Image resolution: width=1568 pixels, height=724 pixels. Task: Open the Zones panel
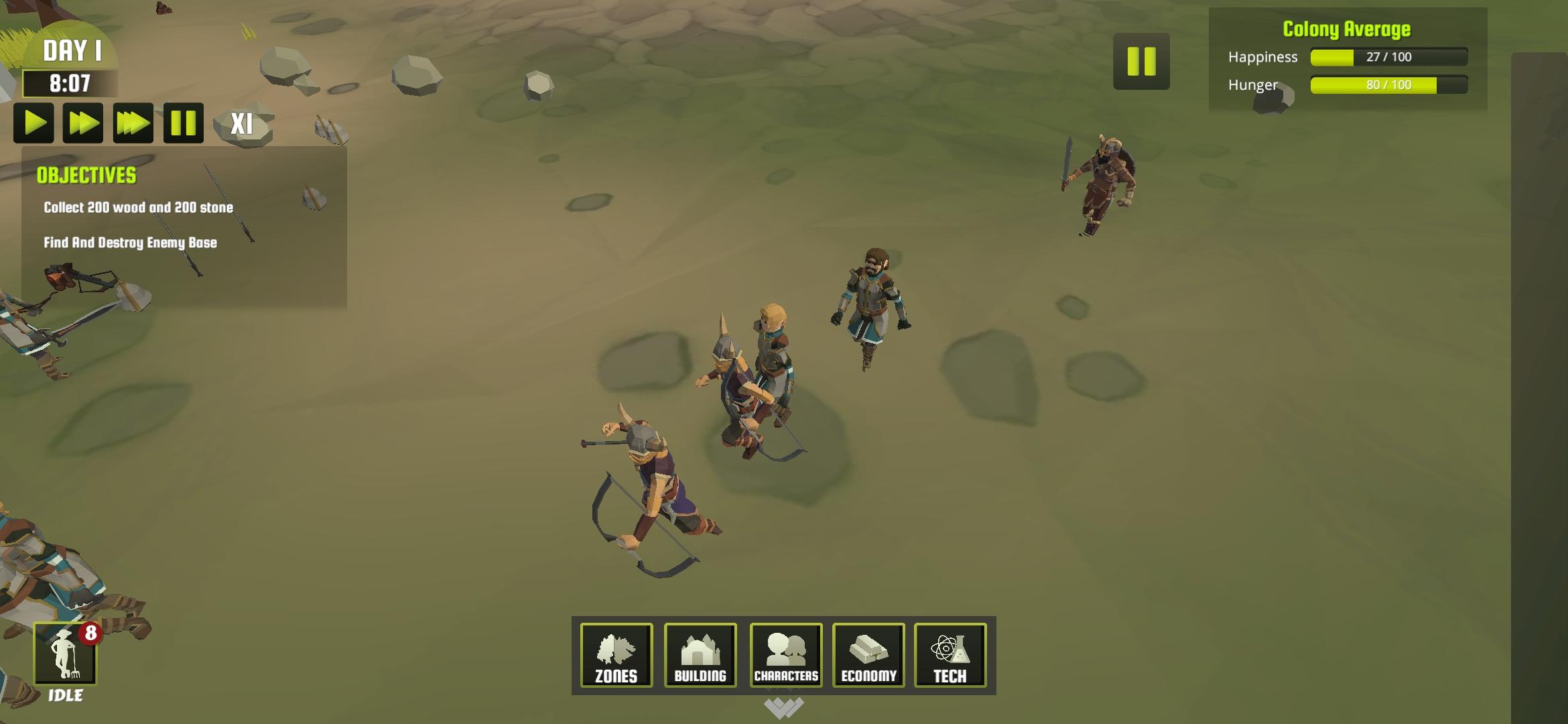tap(615, 656)
